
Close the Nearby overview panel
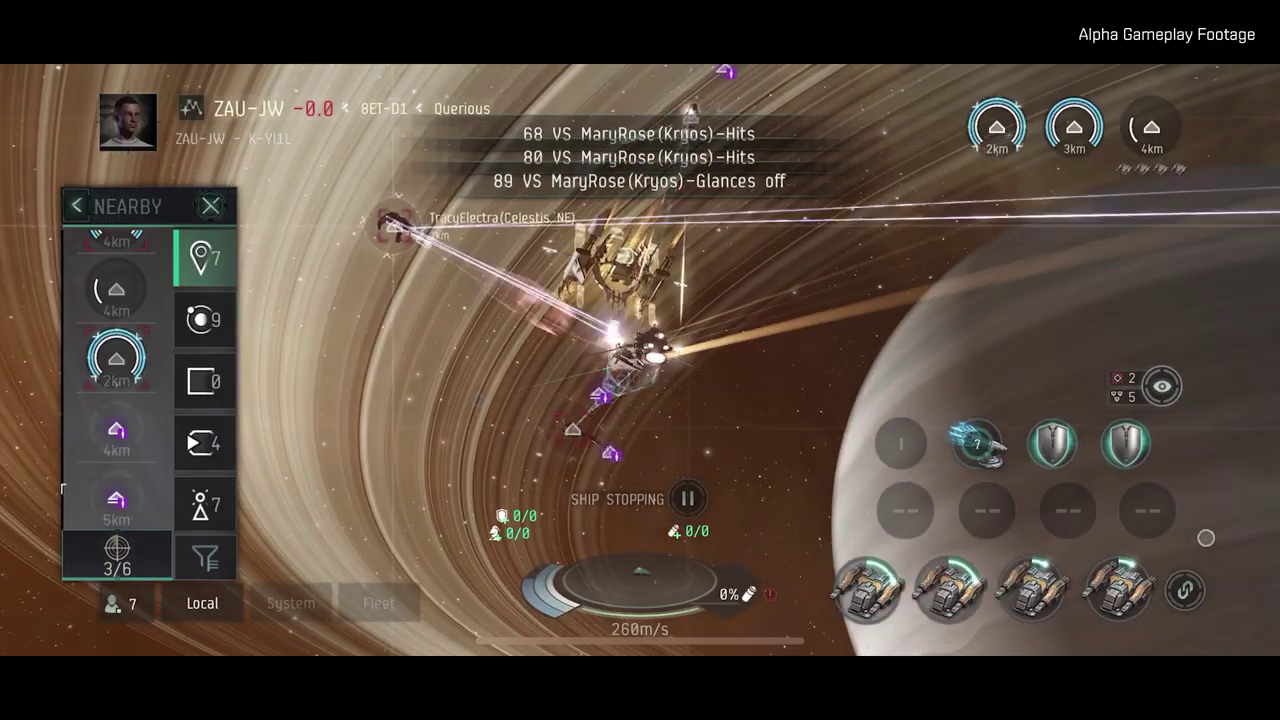coord(210,206)
